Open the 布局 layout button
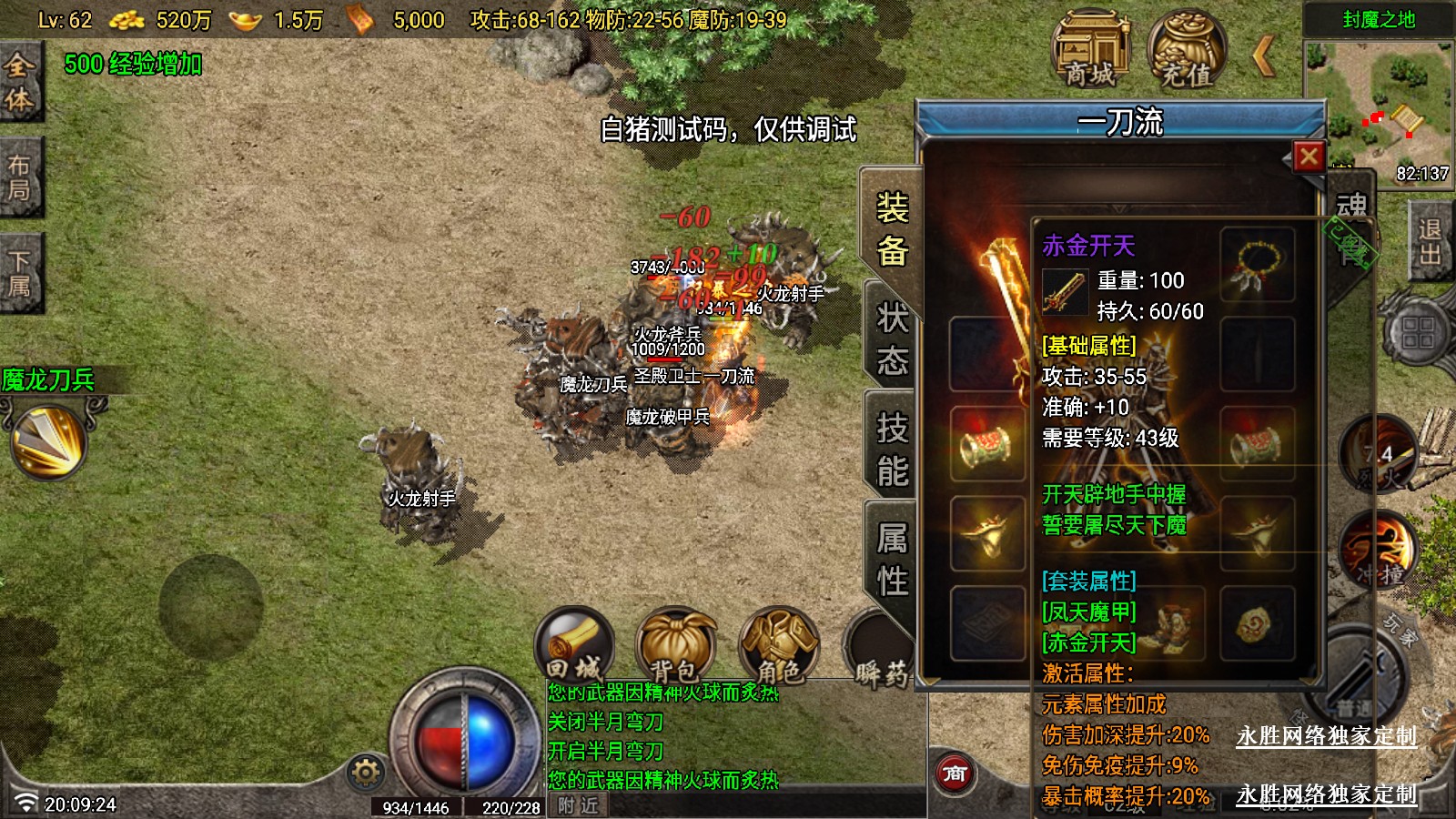This screenshot has height=819, width=1456. pos(19,177)
